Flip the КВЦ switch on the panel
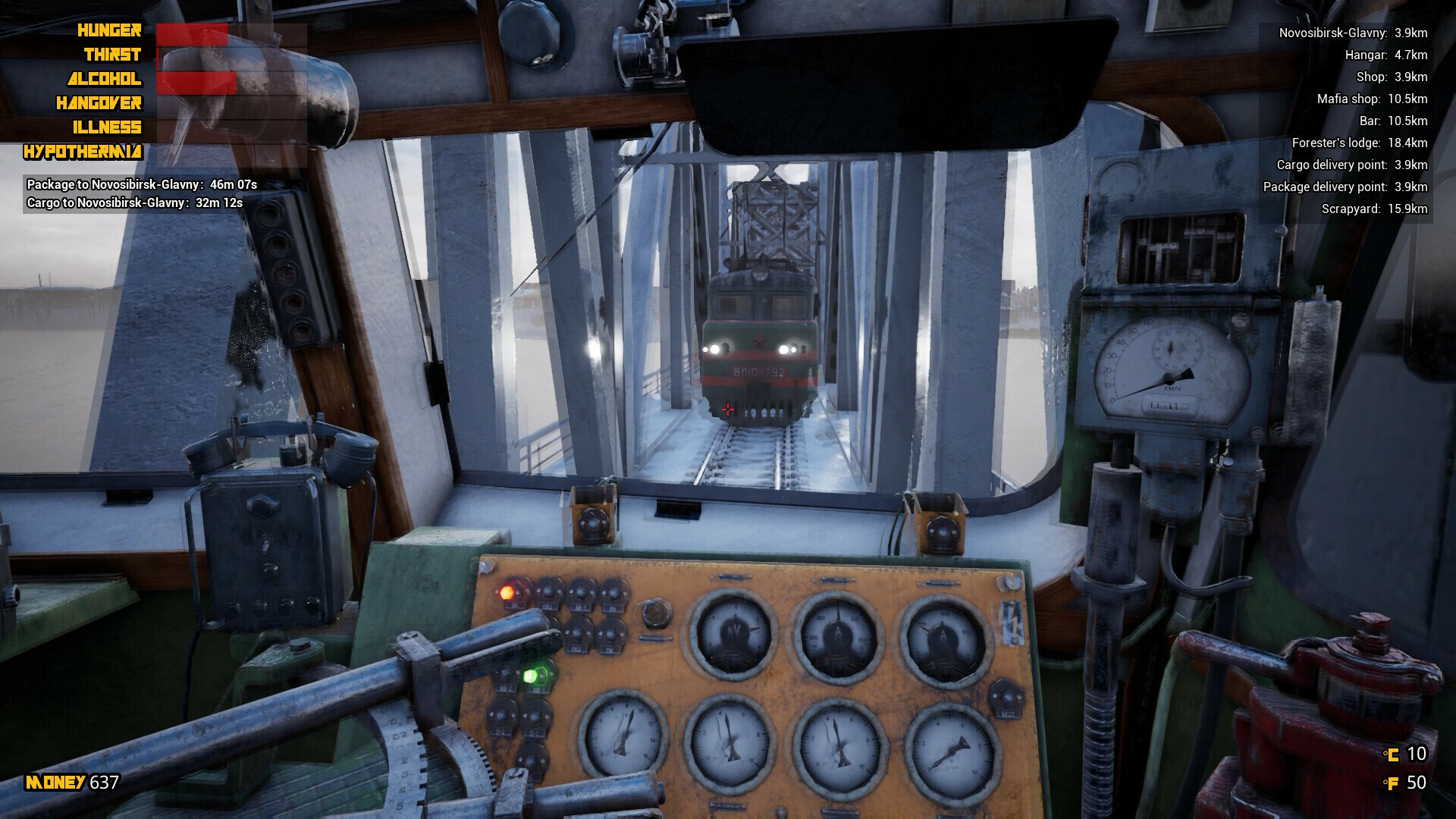The width and height of the screenshot is (1456, 819). point(549,591)
